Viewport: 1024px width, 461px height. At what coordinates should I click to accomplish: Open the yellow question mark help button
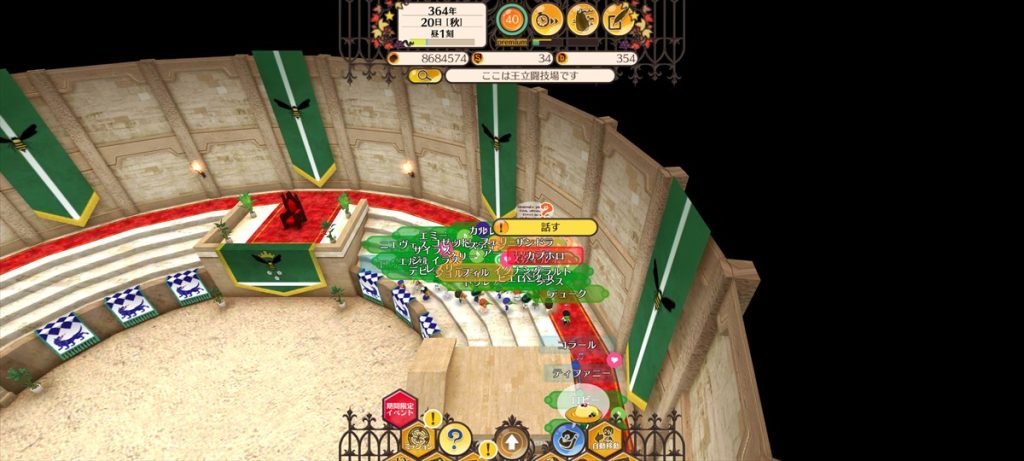[x=455, y=438]
